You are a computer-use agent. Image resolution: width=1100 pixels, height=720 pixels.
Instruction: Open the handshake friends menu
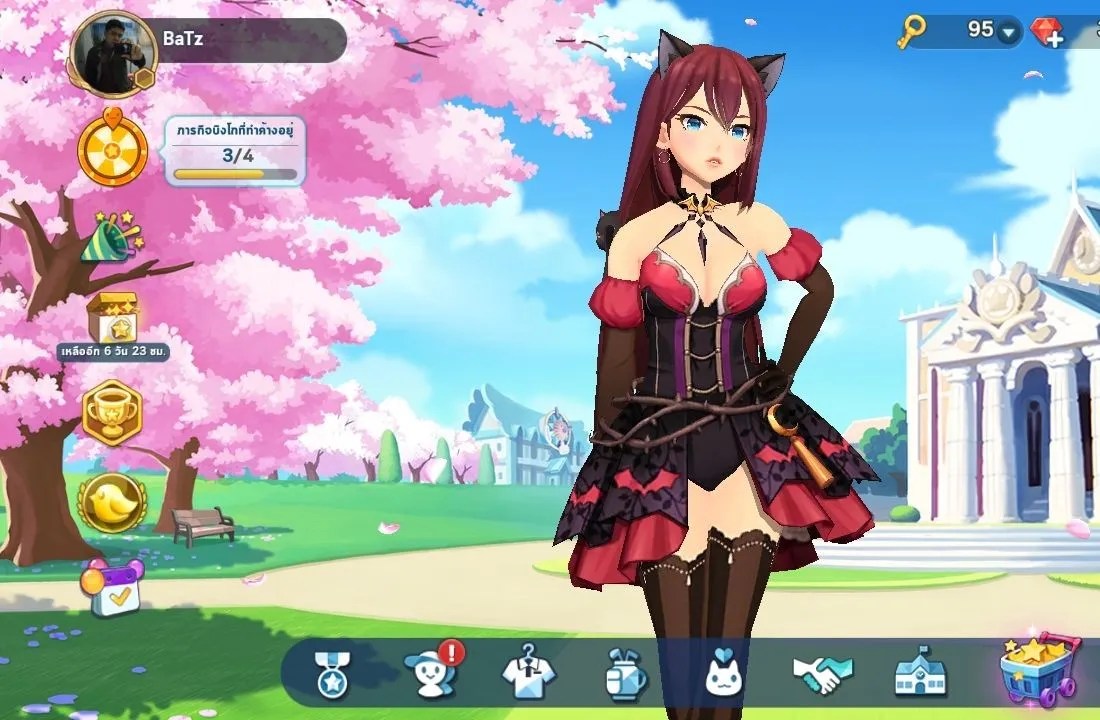822,674
